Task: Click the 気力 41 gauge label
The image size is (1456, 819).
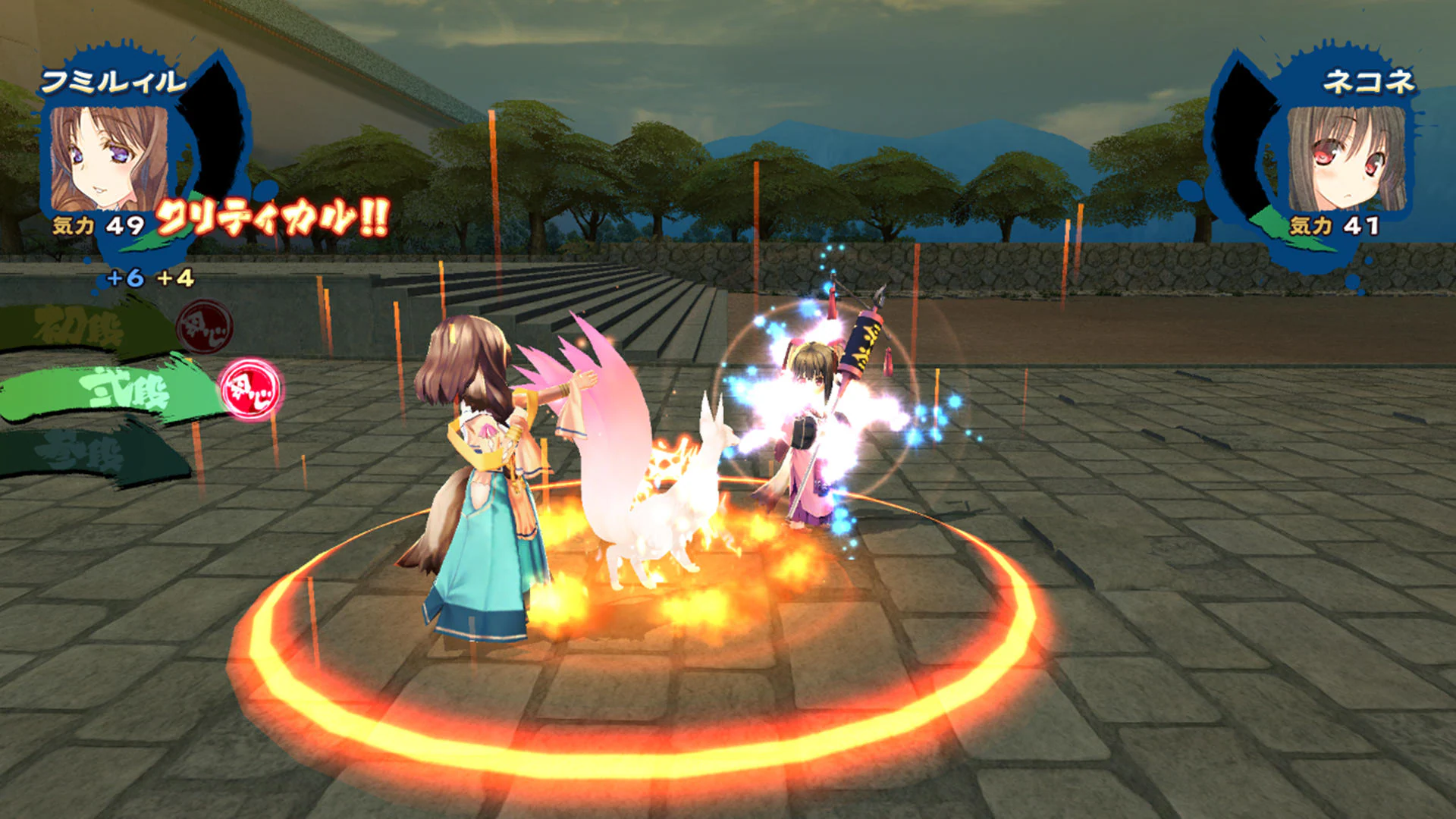Action: 1335,225
